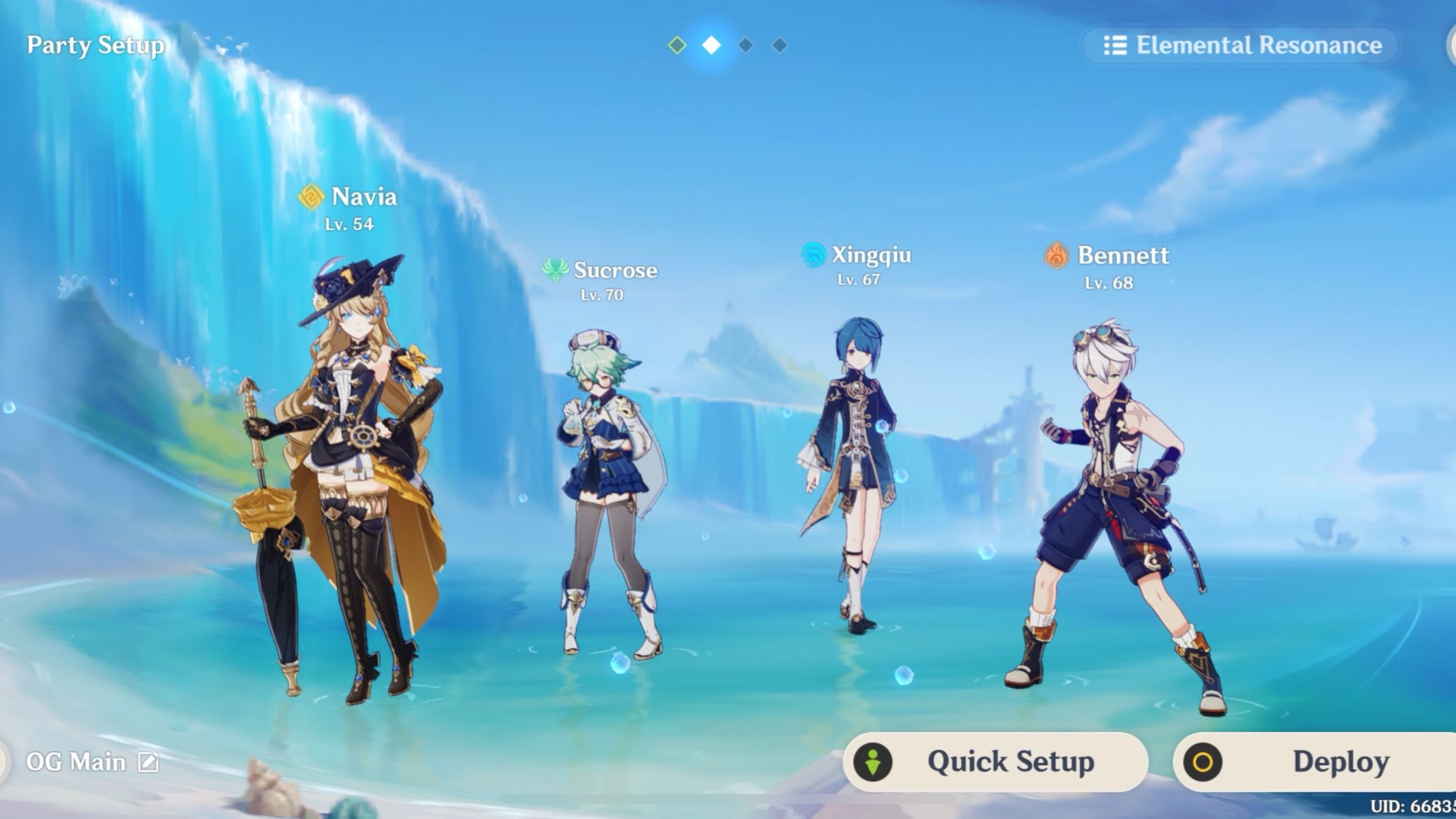Select the third party page diamond

744,45
